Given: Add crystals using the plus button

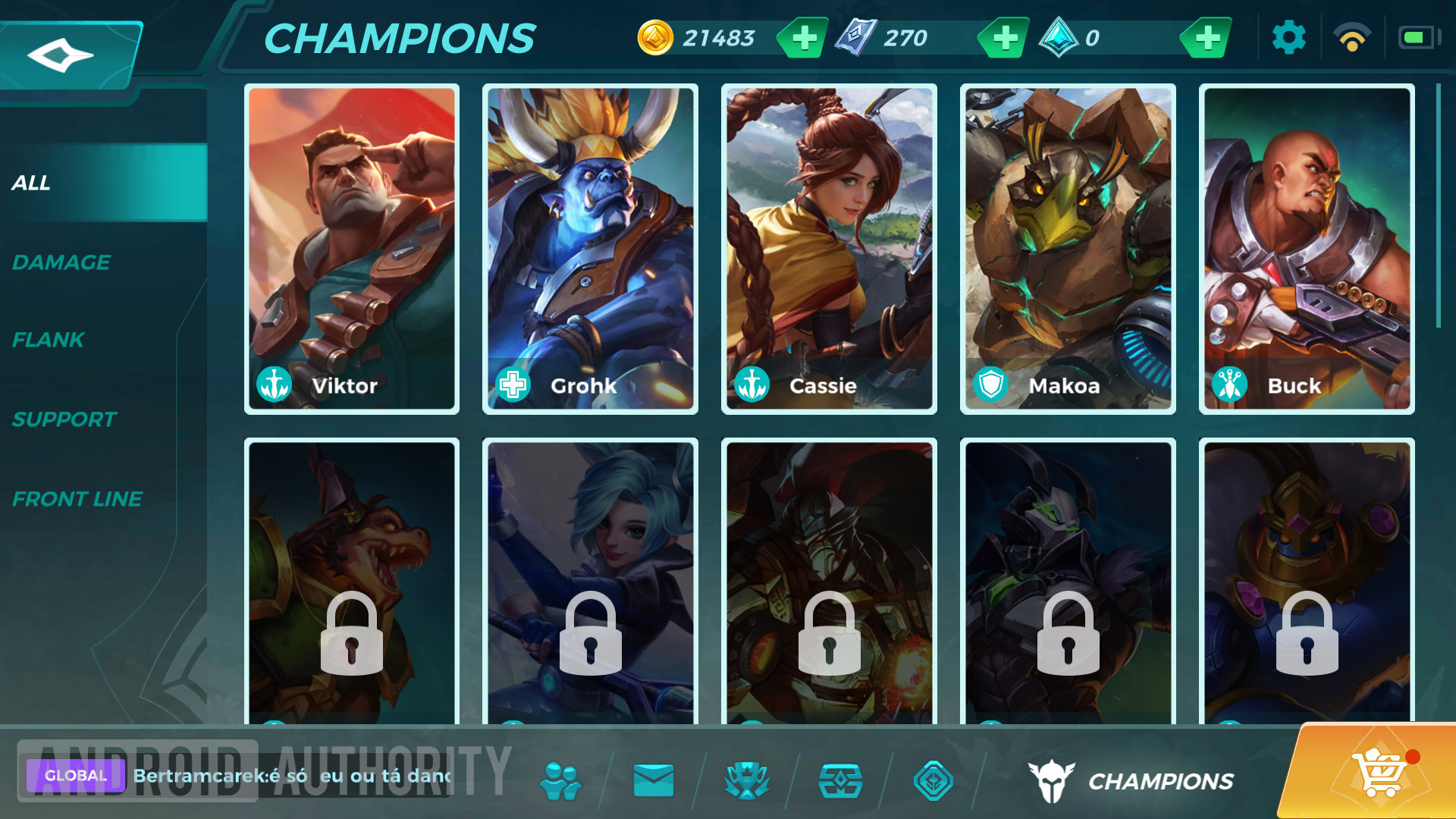Looking at the screenshot, I should coord(1207,38).
